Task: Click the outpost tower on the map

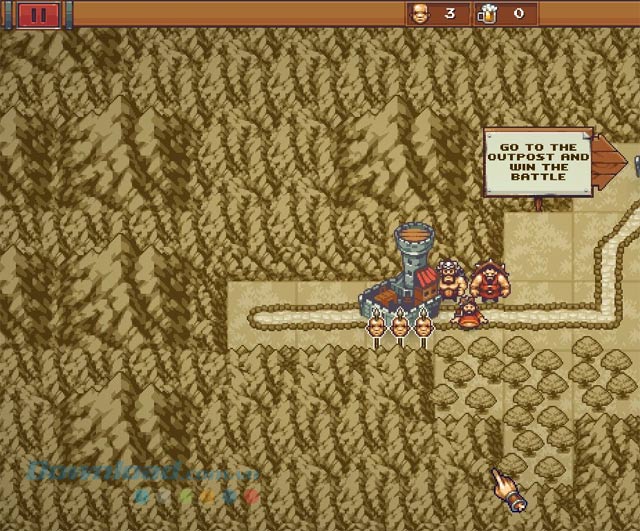Action: (x=411, y=264)
